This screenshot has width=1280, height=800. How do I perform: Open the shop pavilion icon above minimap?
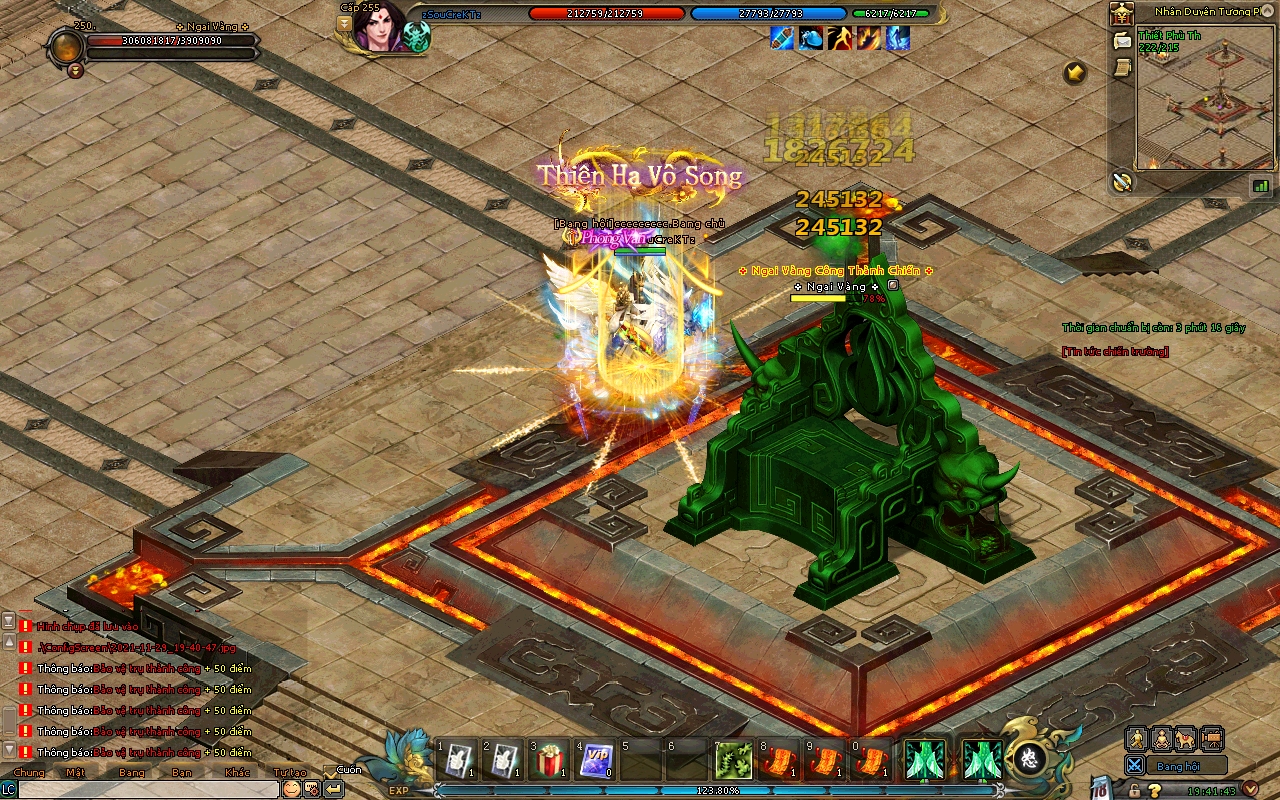1121,14
